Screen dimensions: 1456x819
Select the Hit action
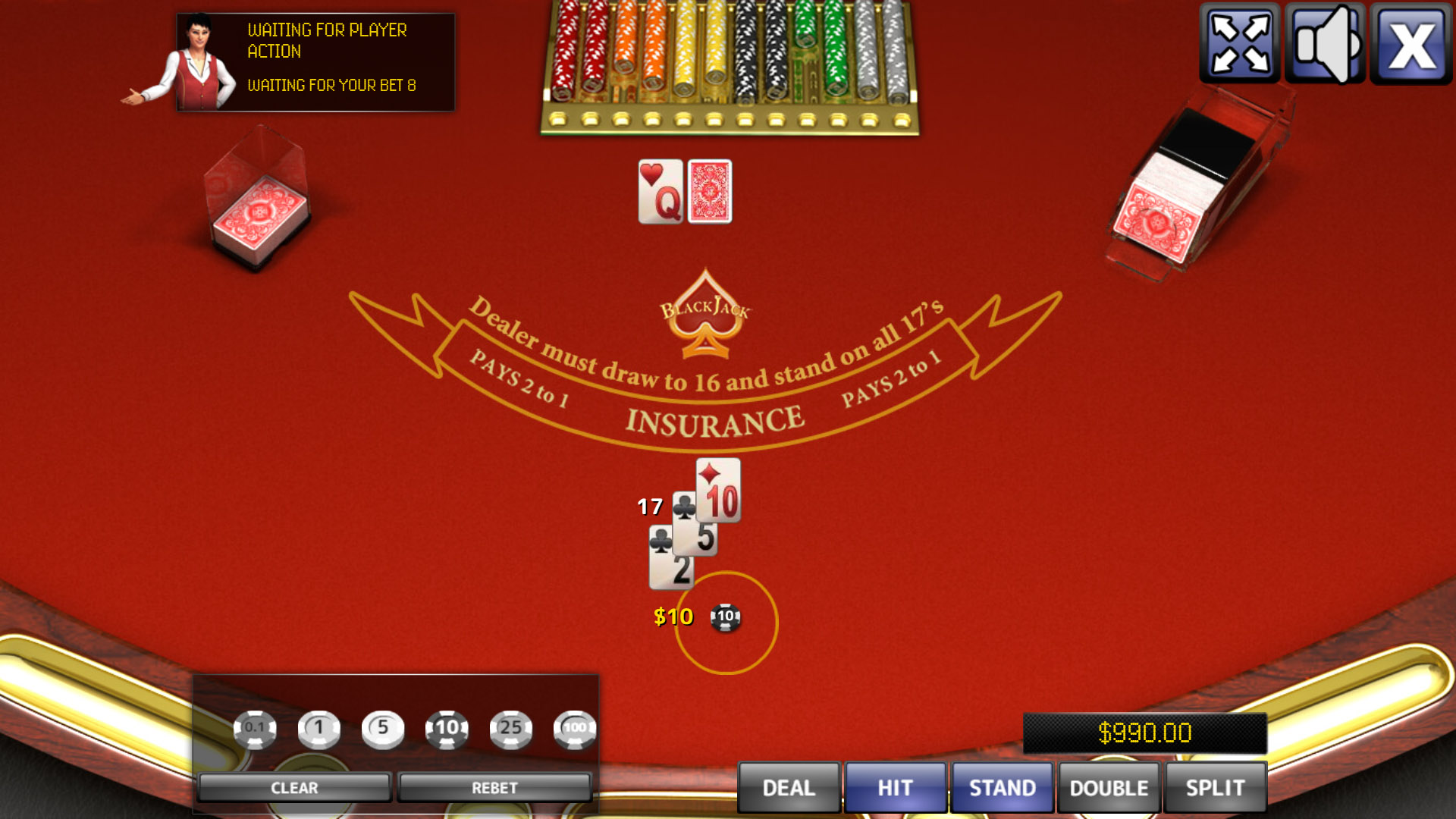pos(895,787)
